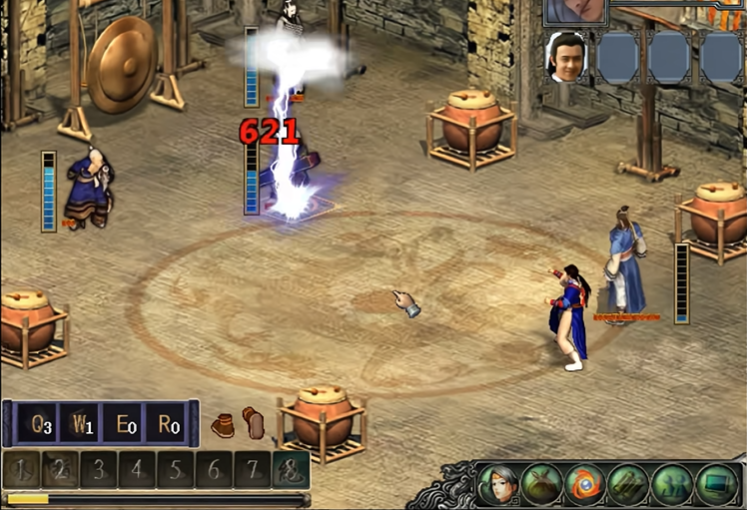Click the player character portrait frame
The width and height of the screenshot is (747, 510).
coord(576,11)
